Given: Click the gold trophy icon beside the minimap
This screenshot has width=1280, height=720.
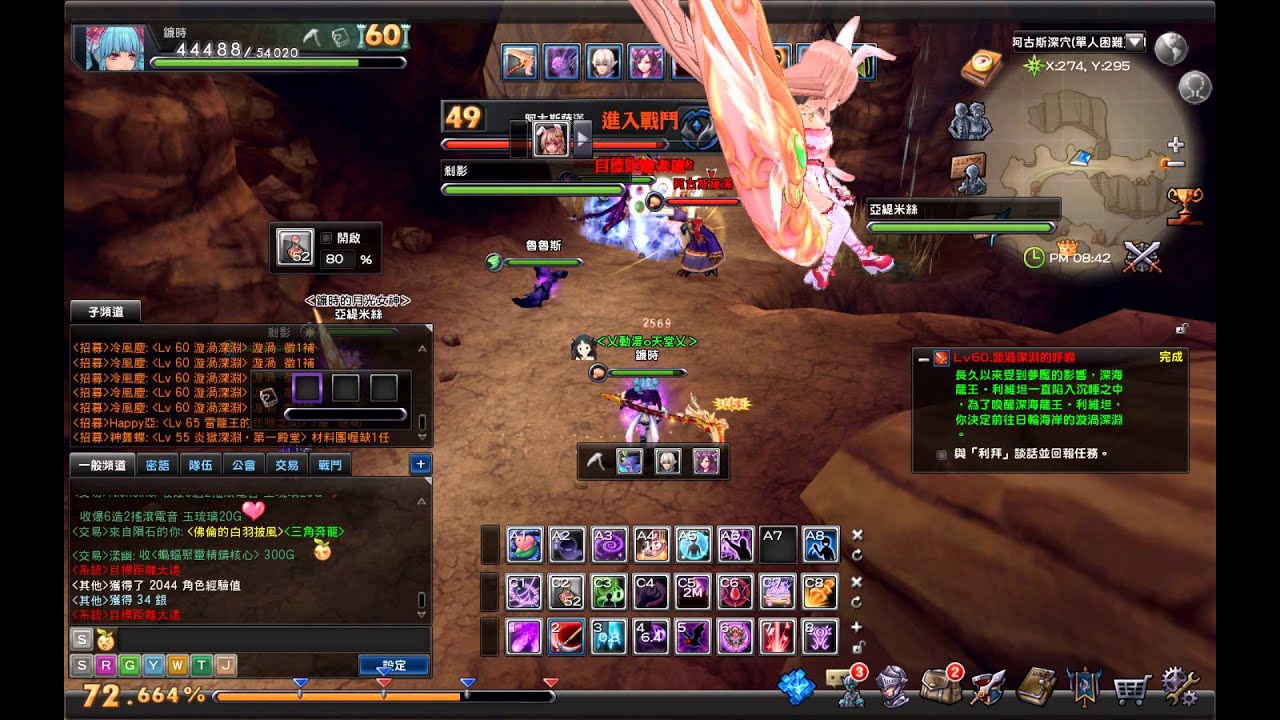Looking at the screenshot, I should pos(1185,204).
